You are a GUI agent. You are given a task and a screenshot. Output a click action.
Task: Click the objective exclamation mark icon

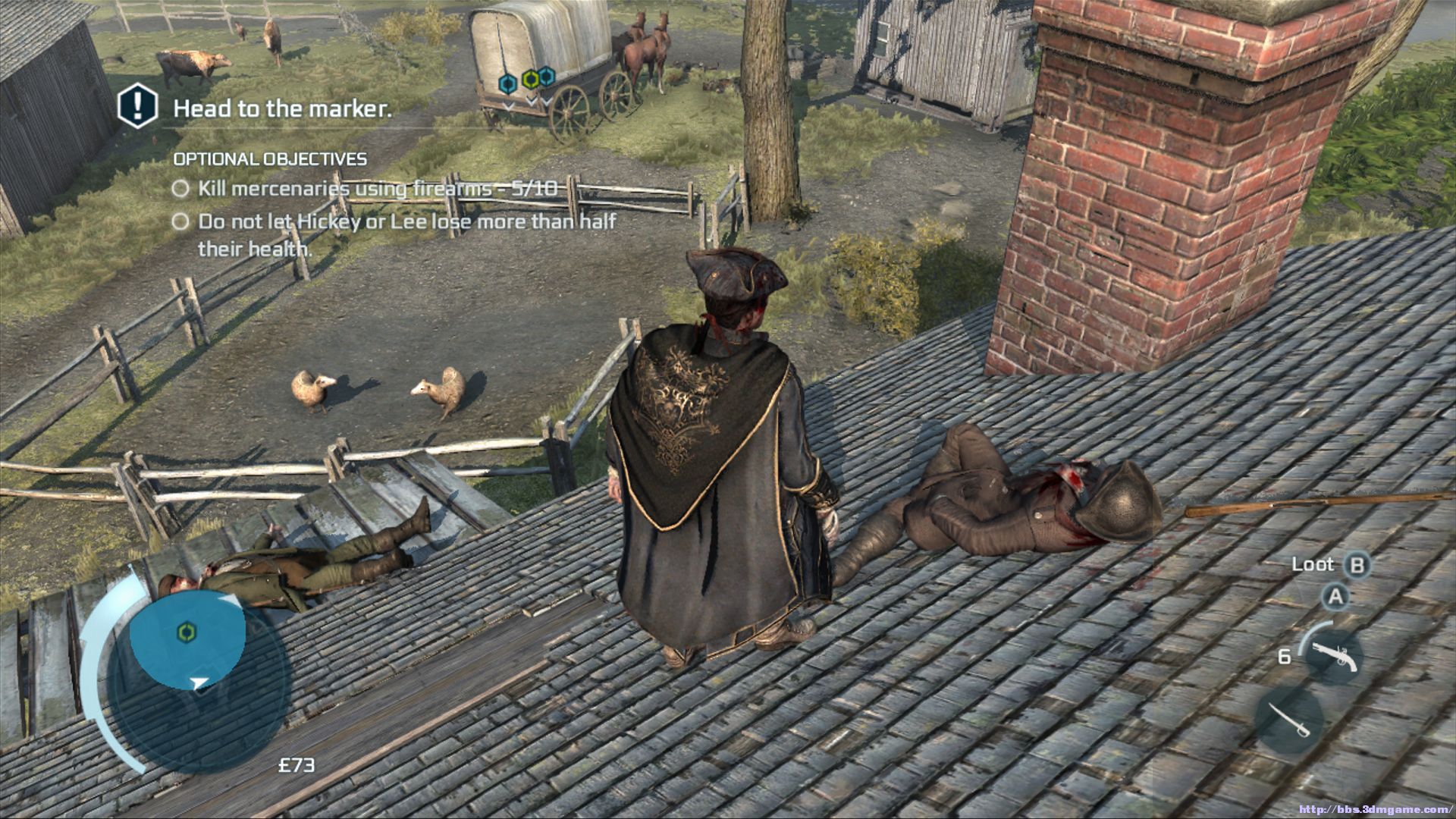tap(137, 107)
